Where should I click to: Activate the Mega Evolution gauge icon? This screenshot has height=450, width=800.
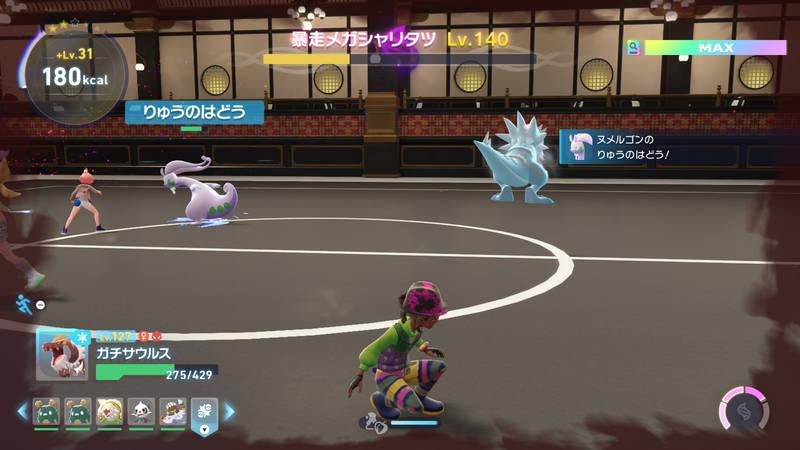click(744, 410)
